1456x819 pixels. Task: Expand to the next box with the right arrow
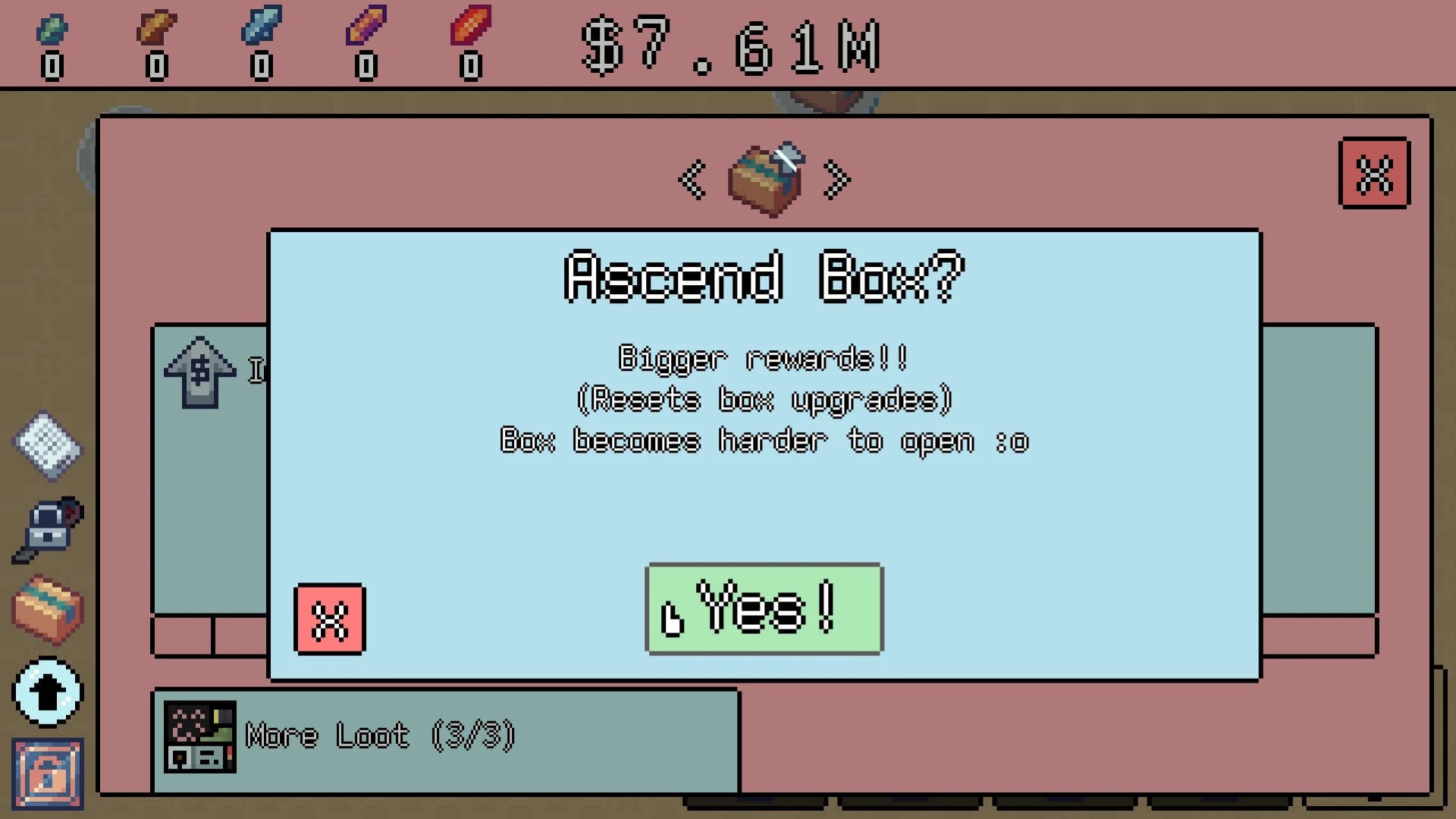[x=836, y=180]
